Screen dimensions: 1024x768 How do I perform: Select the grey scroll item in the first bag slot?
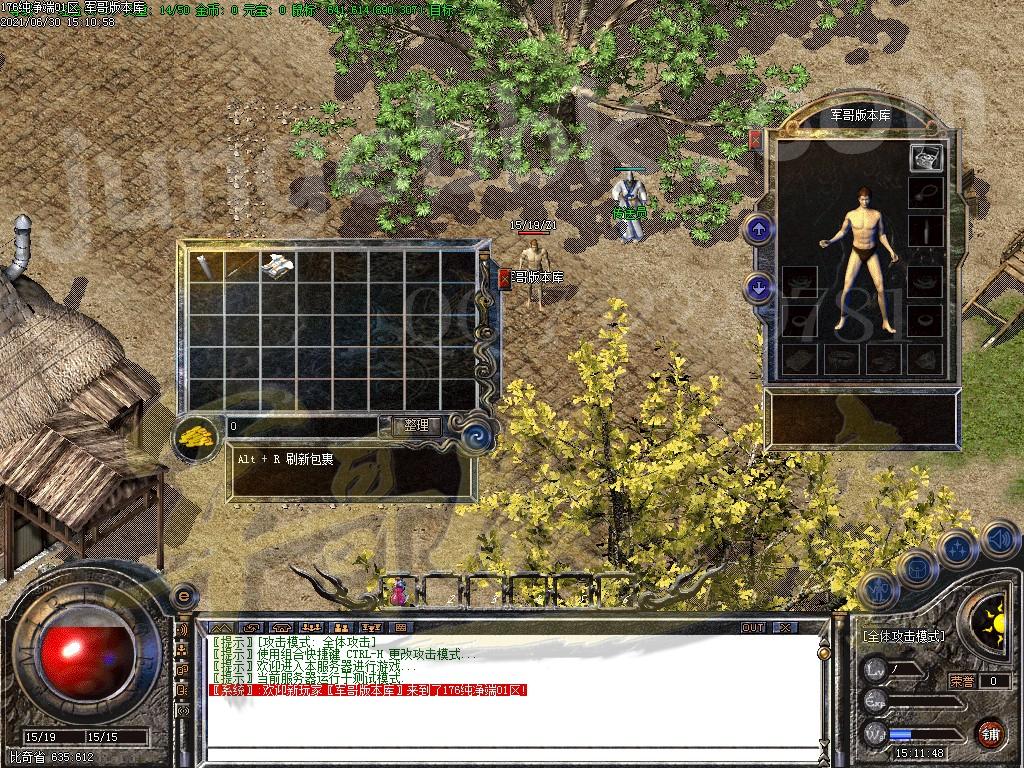(206, 266)
